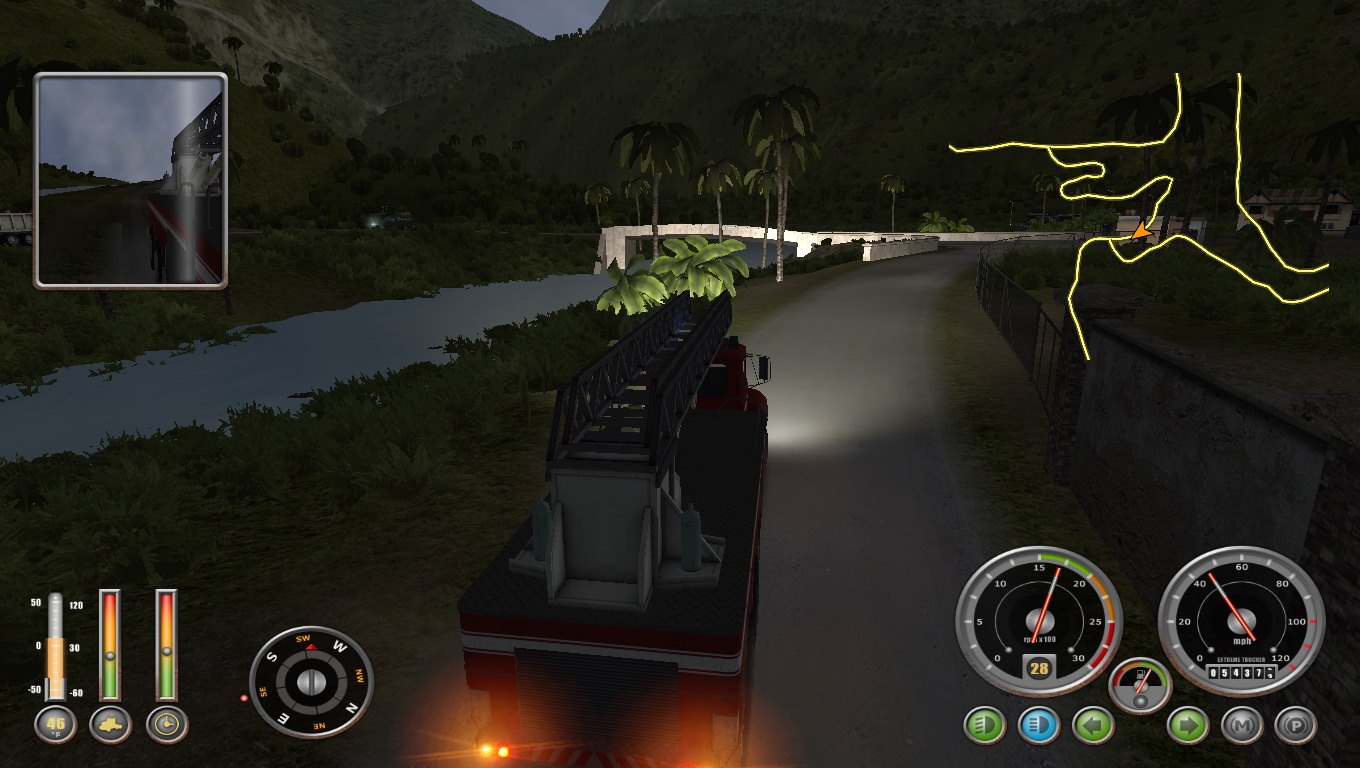The height and width of the screenshot is (768, 1360).
Task: Click the yellow clock icon
Action: (x=167, y=725)
